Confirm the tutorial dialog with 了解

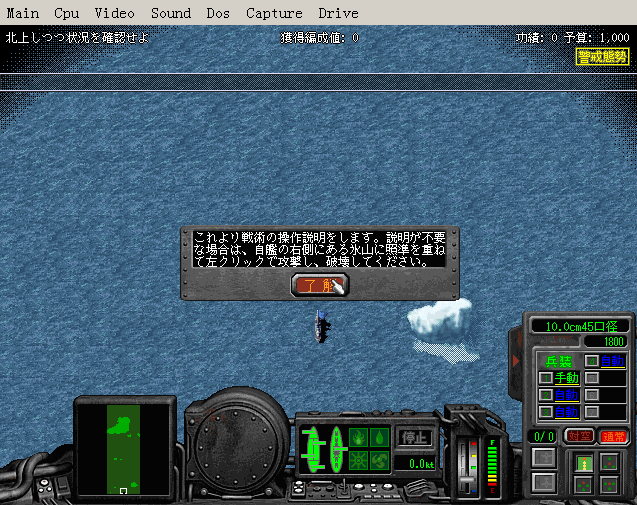coord(320,285)
